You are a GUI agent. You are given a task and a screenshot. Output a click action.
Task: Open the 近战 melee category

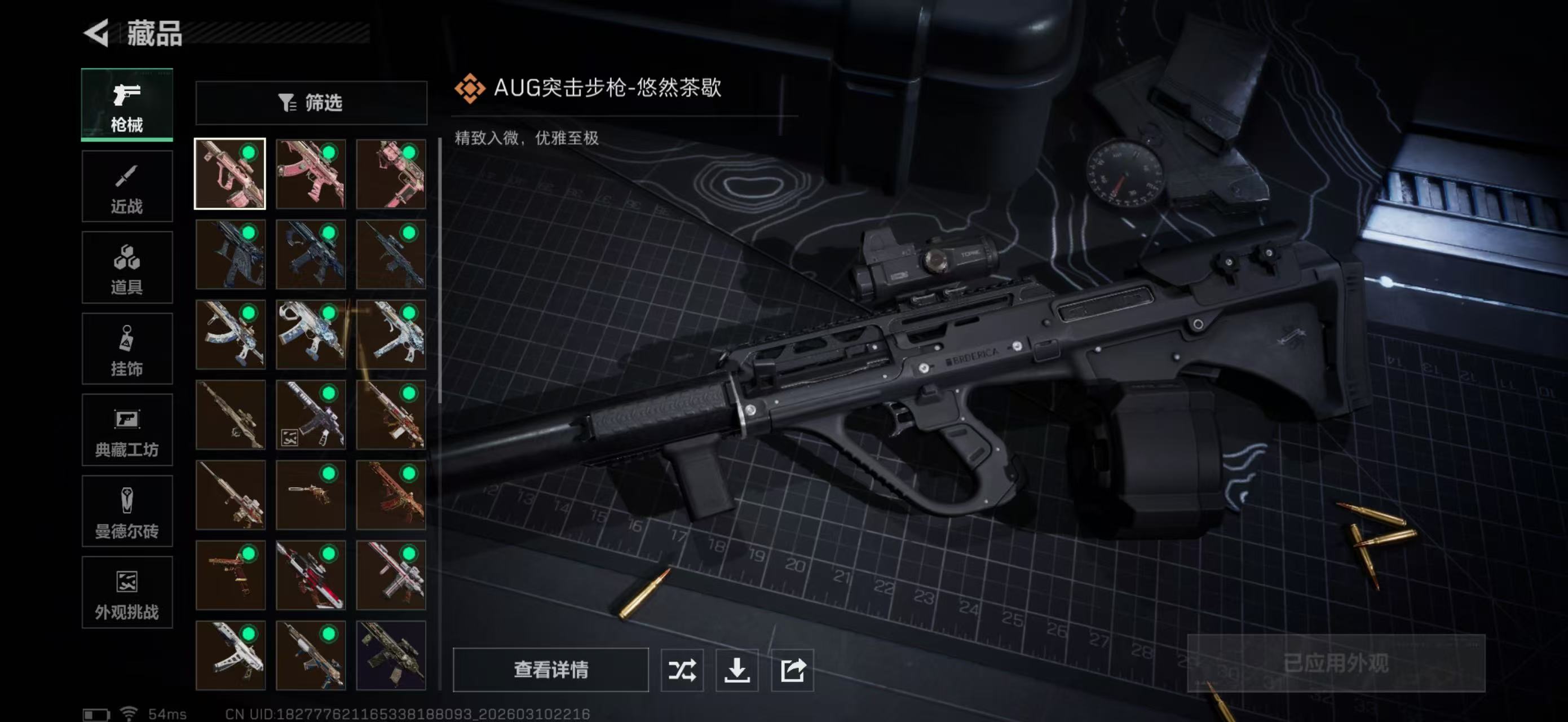tap(127, 186)
